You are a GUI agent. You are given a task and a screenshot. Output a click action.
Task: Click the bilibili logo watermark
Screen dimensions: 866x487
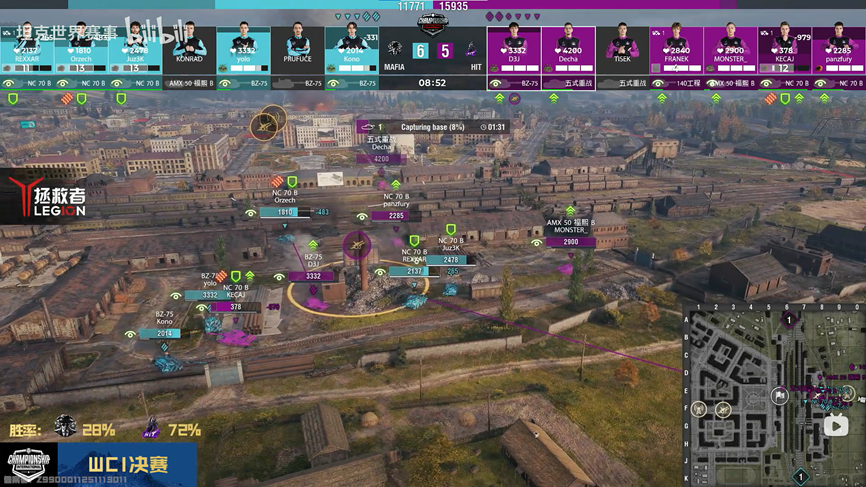point(158,33)
